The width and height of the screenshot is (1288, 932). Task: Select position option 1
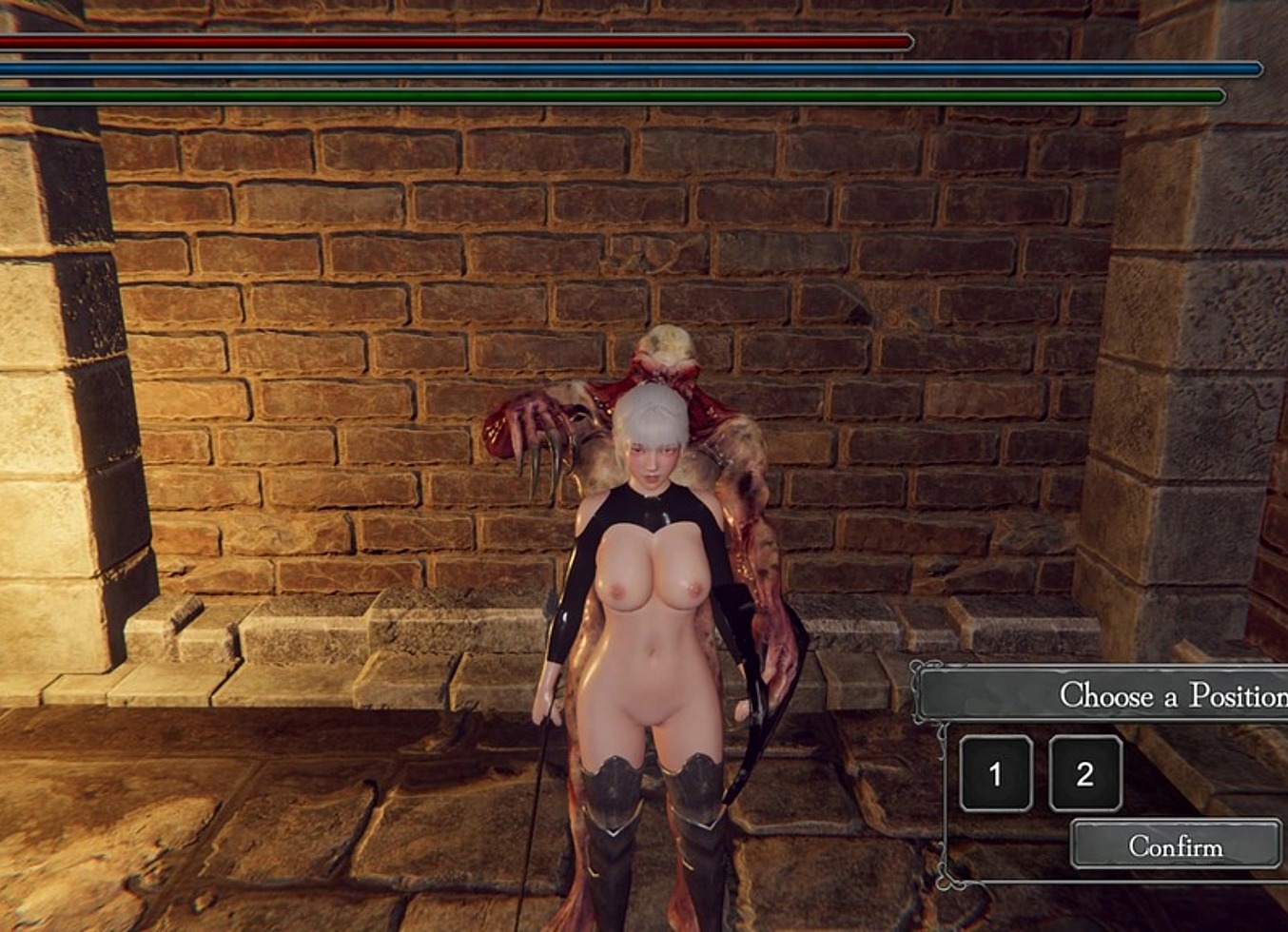995,774
